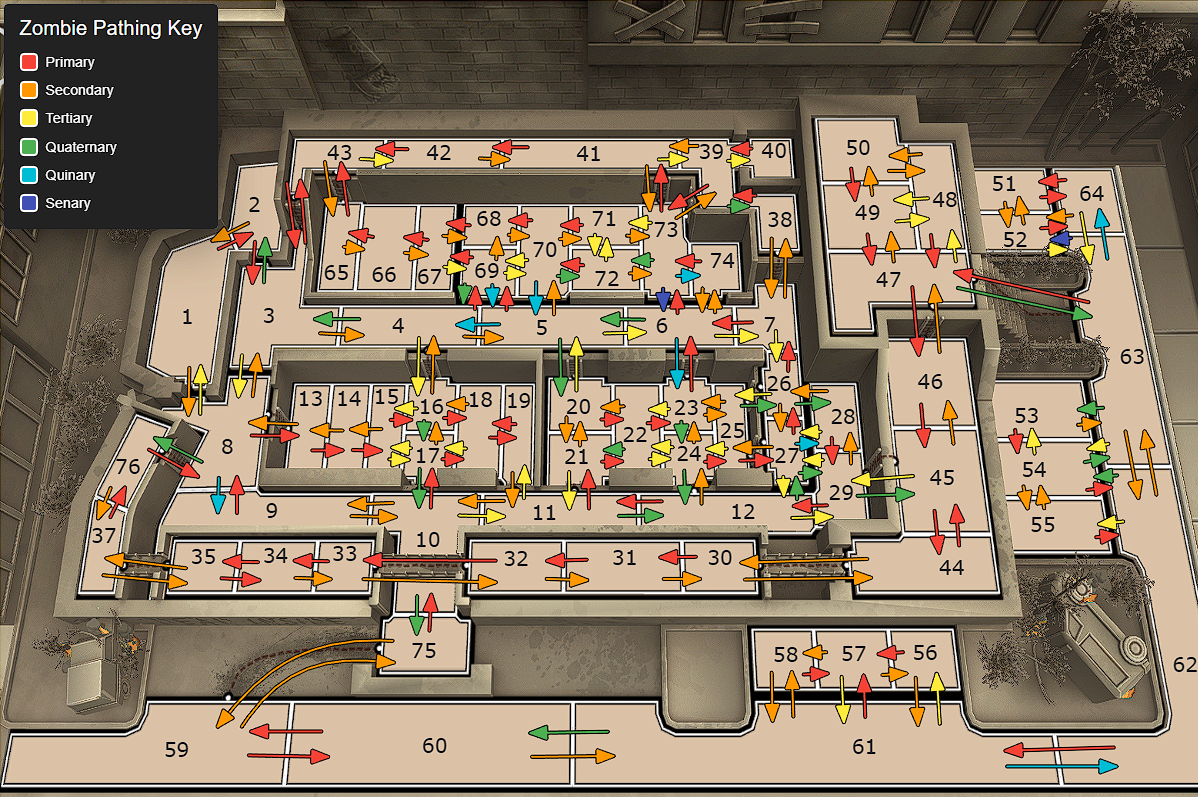Select the Quaternary legend entry
Image resolution: width=1198 pixels, height=797 pixels.
[x=80, y=147]
